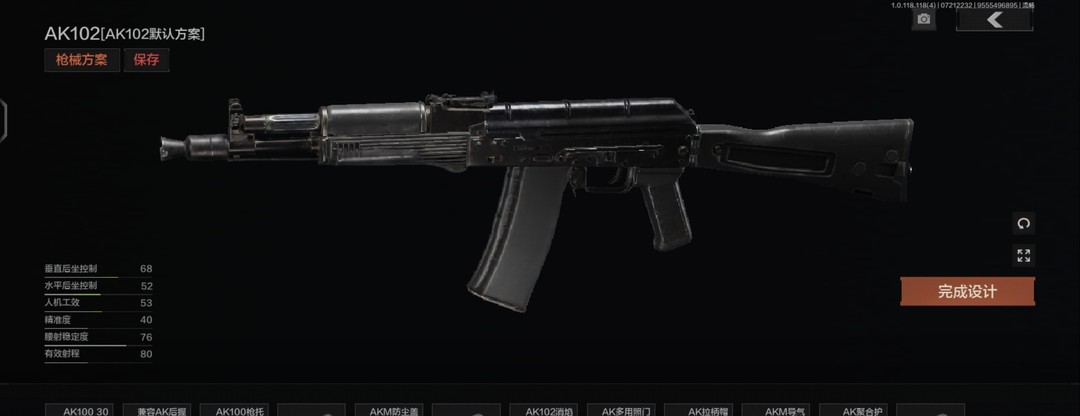Go back using the arrow button
The width and height of the screenshot is (1080, 416).
[994, 20]
